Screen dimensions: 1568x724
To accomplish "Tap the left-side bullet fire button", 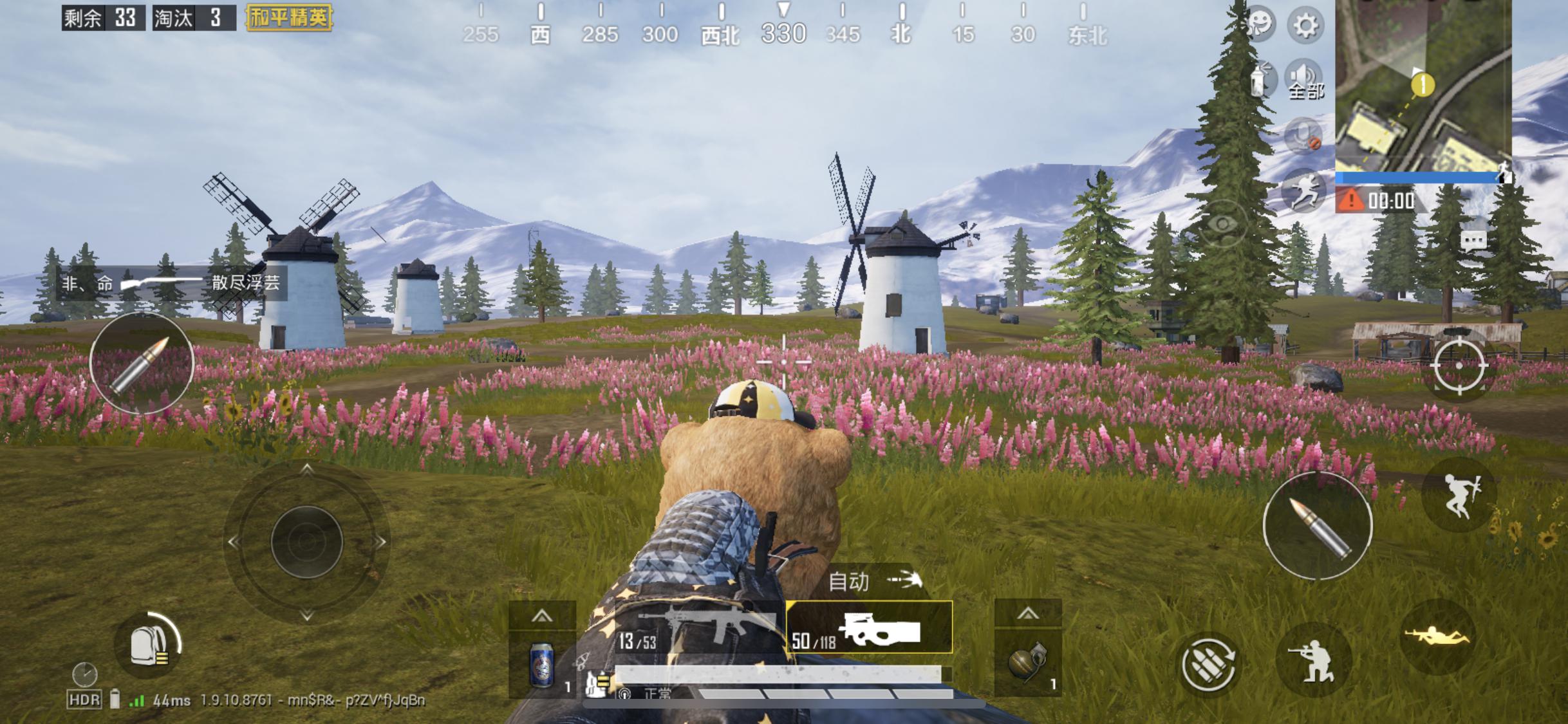I will click(x=142, y=364).
